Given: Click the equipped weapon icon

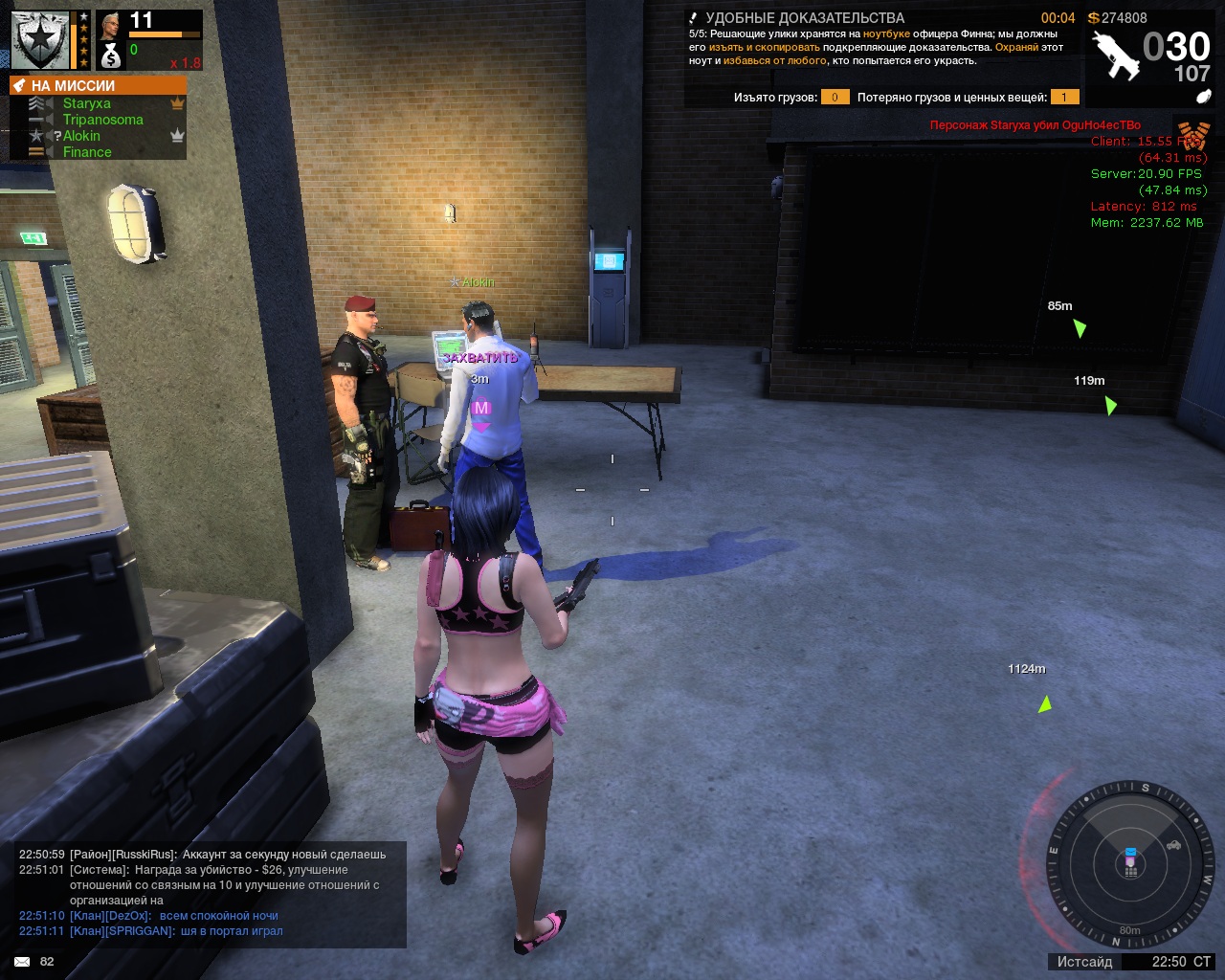Looking at the screenshot, I should pos(1116,55).
